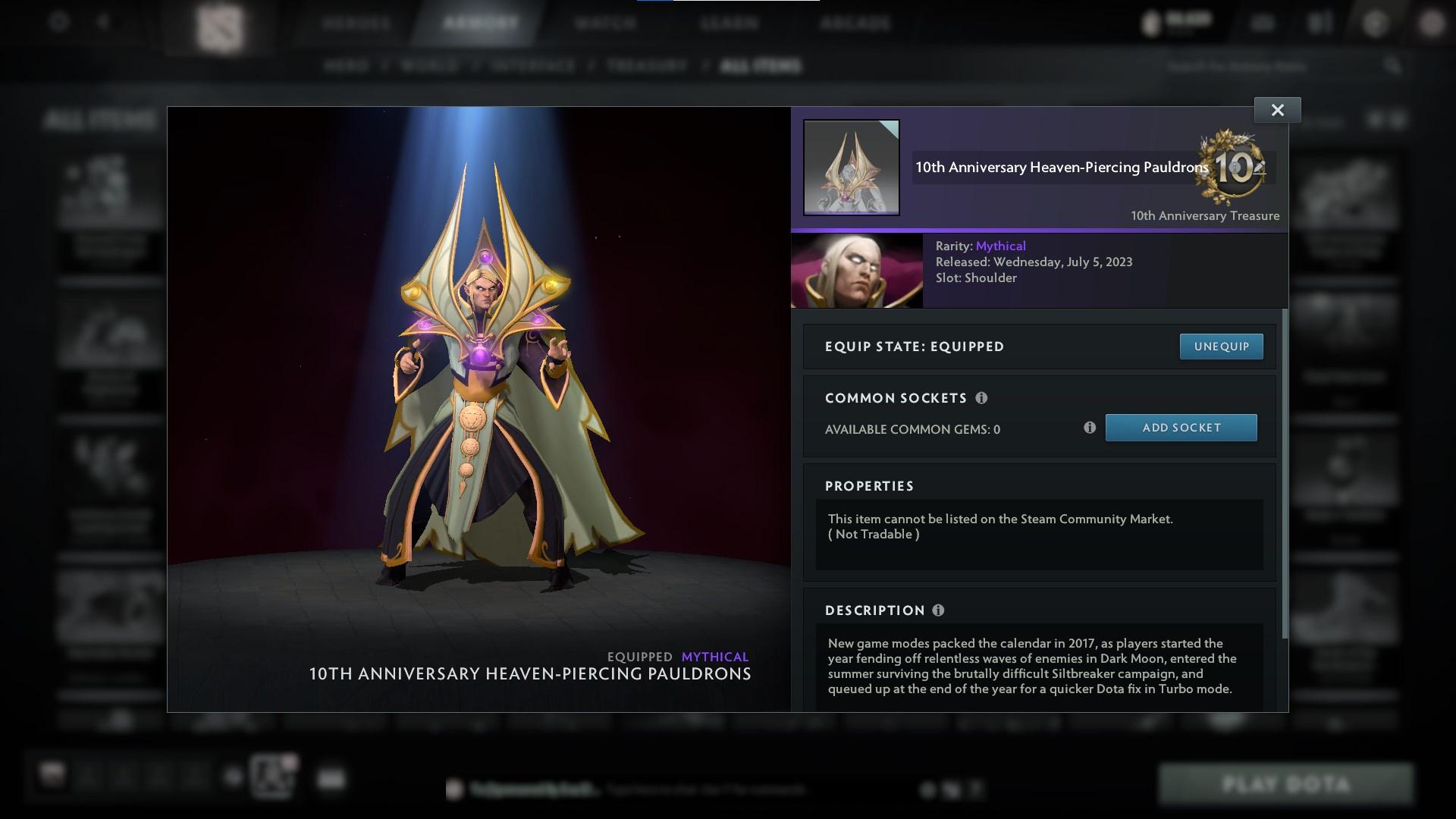This screenshot has width=1456, height=819.
Task: Click the Add Socket button
Action: coord(1181,427)
